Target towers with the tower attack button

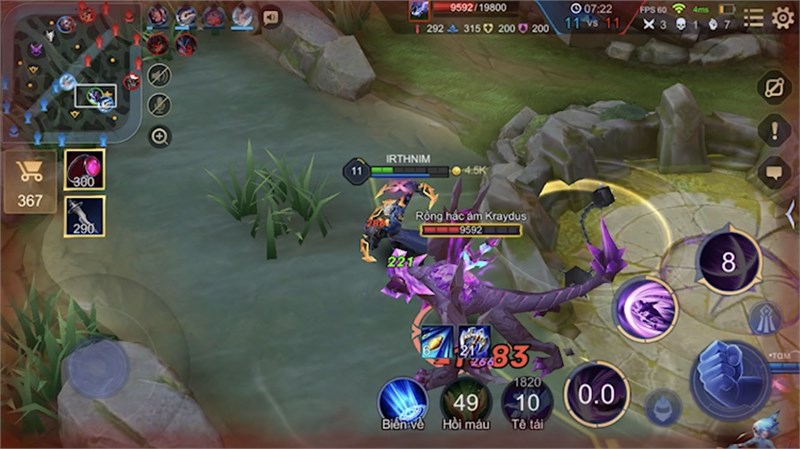pyautogui.click(x=762, y=317)
